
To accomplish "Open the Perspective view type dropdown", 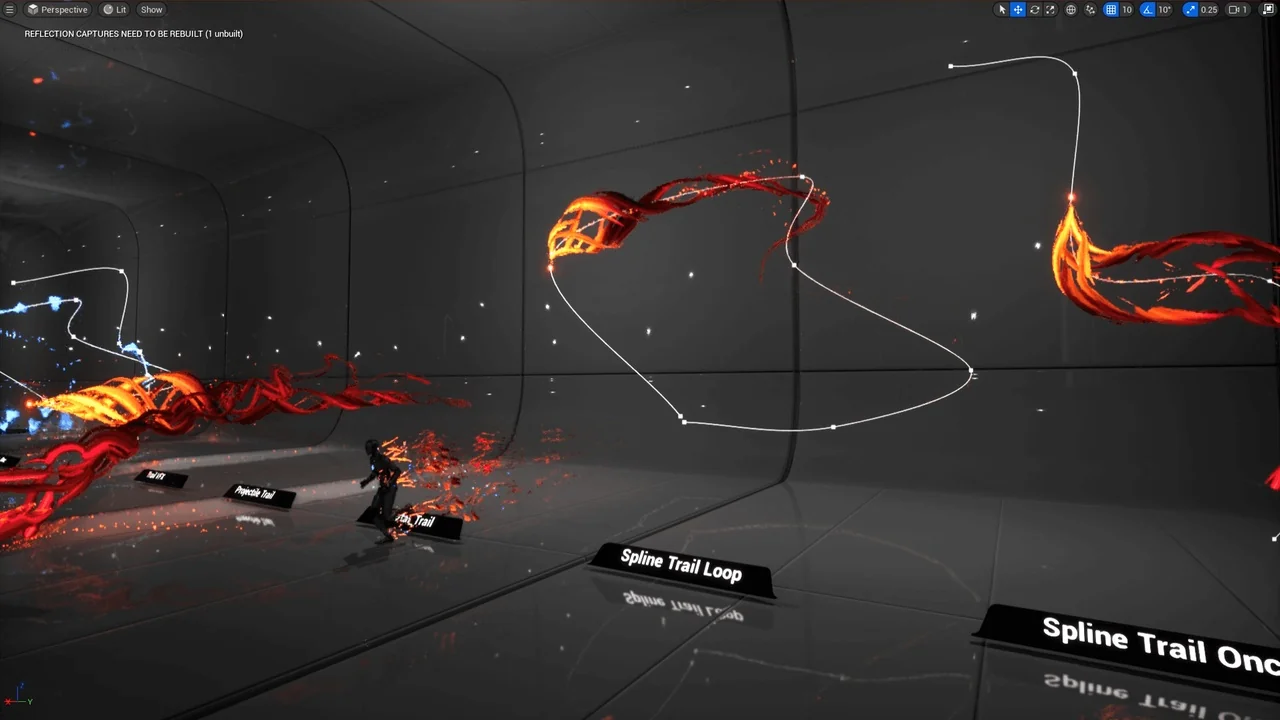I will click(x=58, y=9).
